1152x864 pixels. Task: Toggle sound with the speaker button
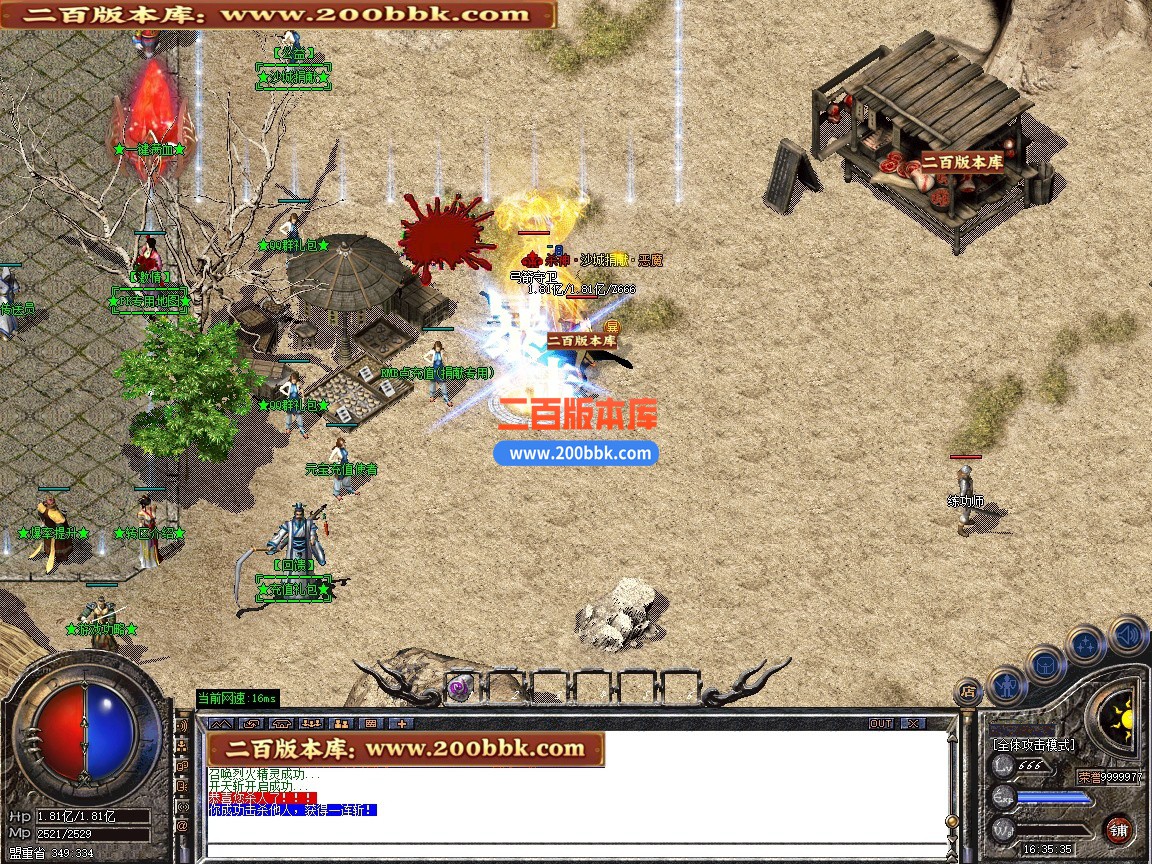point(1128,634)
